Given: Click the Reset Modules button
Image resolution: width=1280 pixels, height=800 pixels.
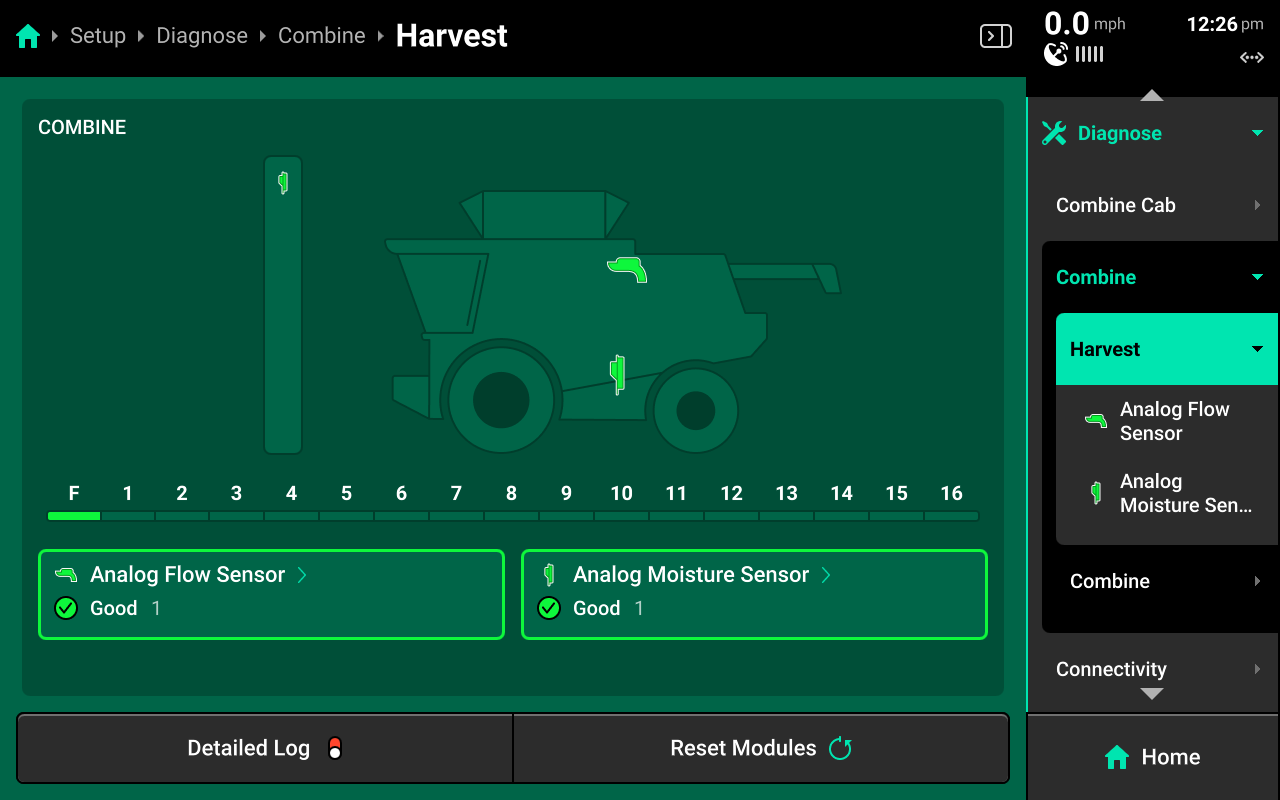Looking at the screenshot, I should click(760, 748).
